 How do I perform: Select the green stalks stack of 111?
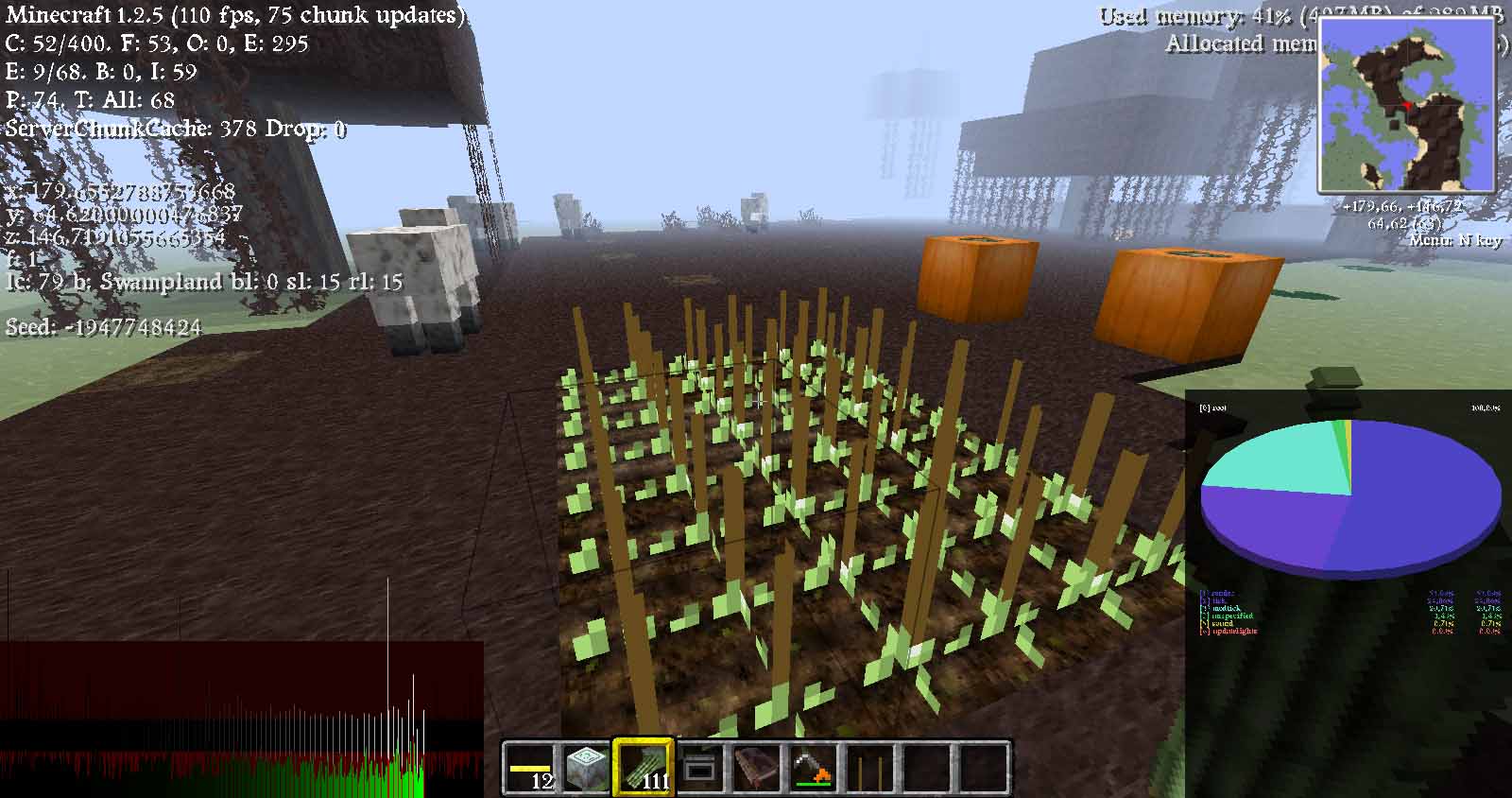point(644,767)
